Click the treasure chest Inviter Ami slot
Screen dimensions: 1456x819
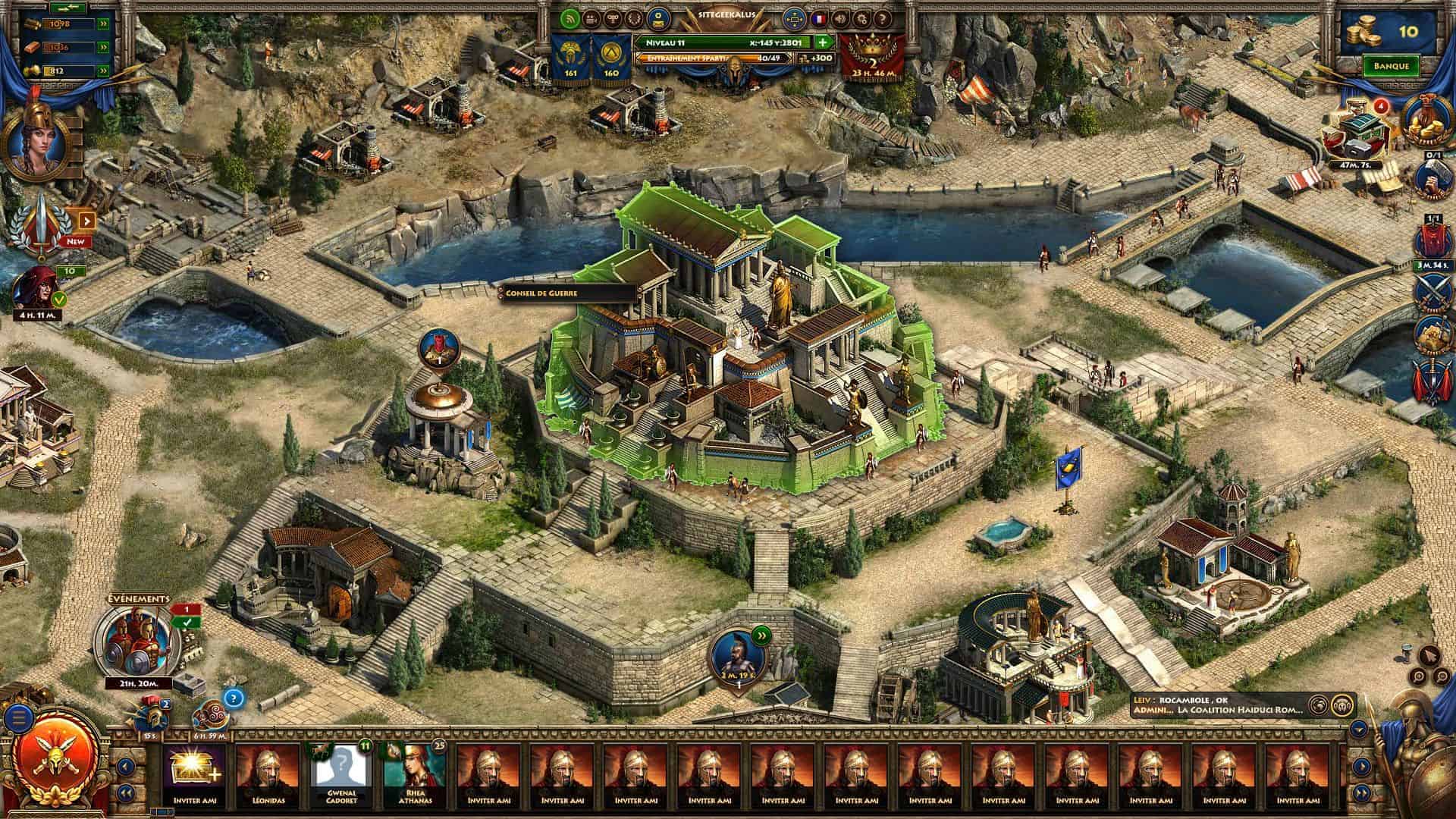click(x=194, y=774)
